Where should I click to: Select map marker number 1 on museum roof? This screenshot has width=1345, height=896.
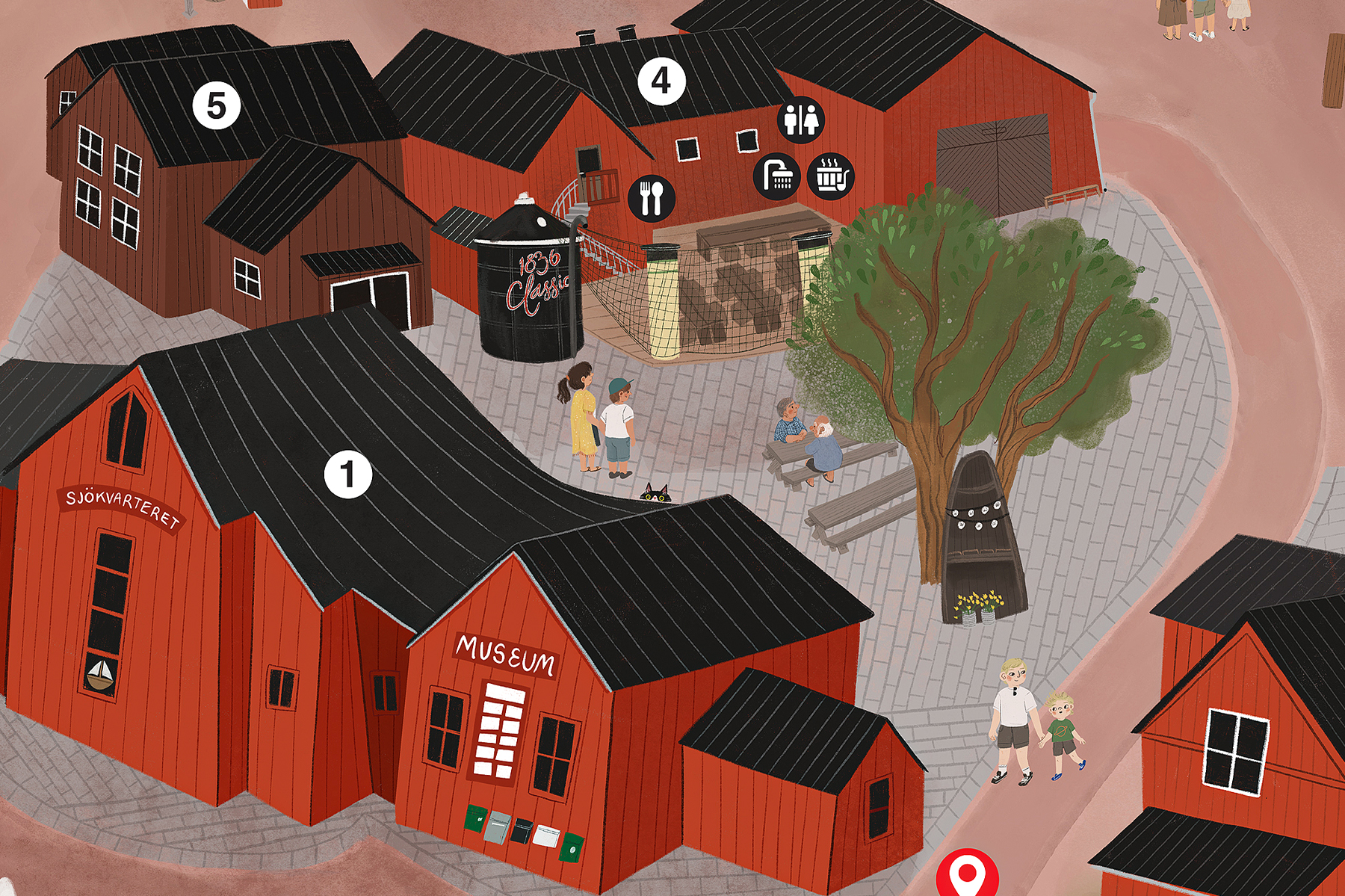click(347, 475)
